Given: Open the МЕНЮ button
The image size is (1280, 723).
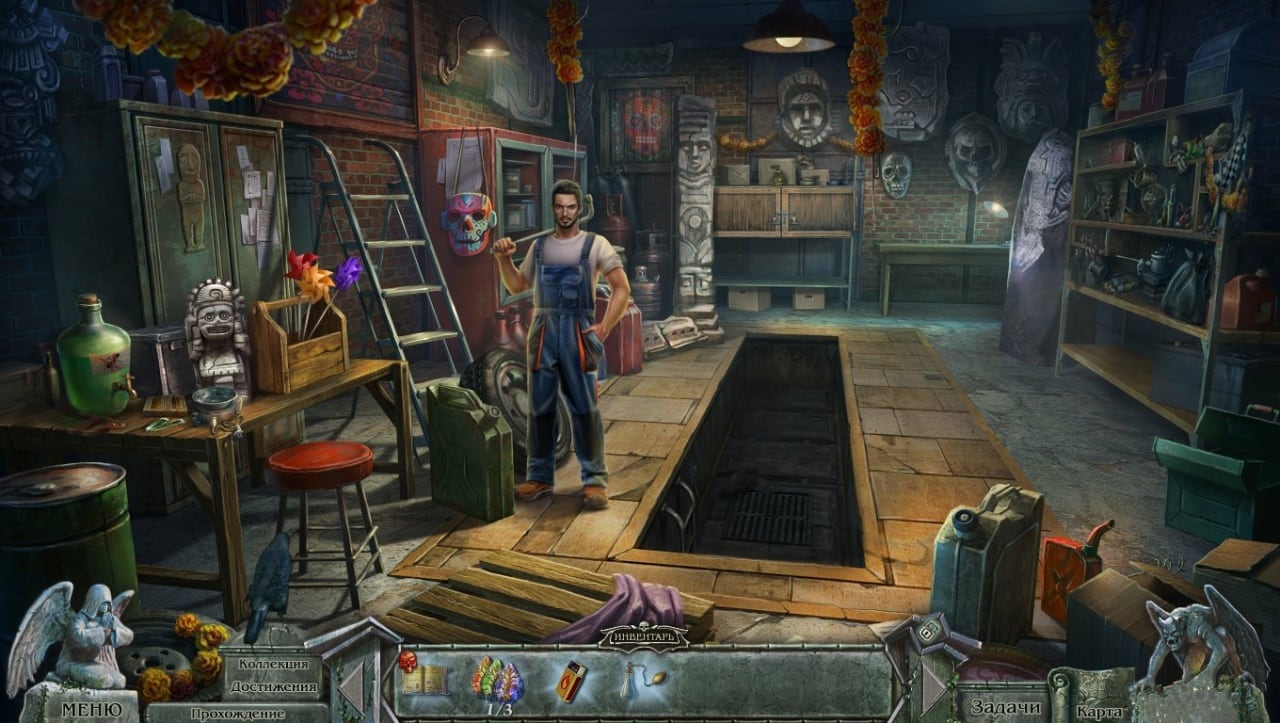Looking at the screenshot, I should (x=92, y=709).
